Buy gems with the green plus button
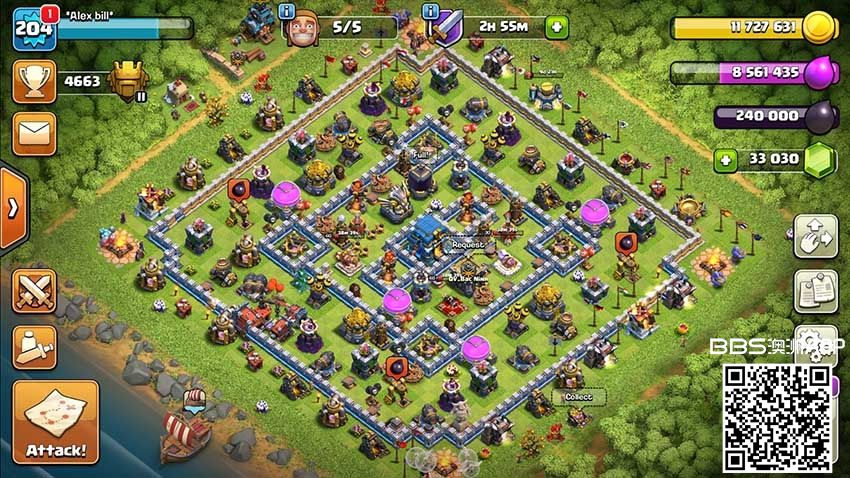Image resolution: width=850 pixels, height=478 pixels. point(725,159)
